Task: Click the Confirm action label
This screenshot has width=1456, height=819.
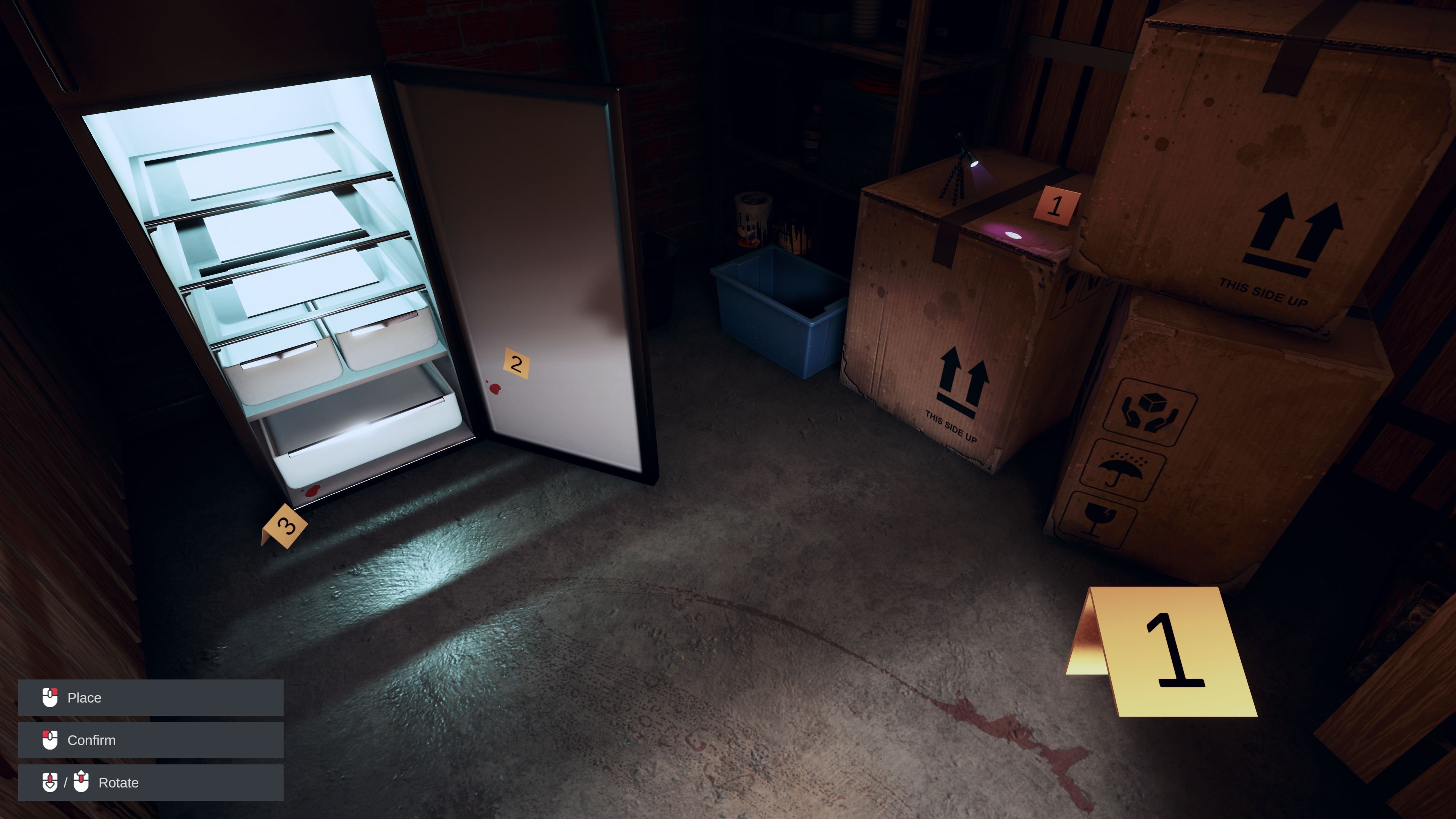Action: click(x=91, y=740)
